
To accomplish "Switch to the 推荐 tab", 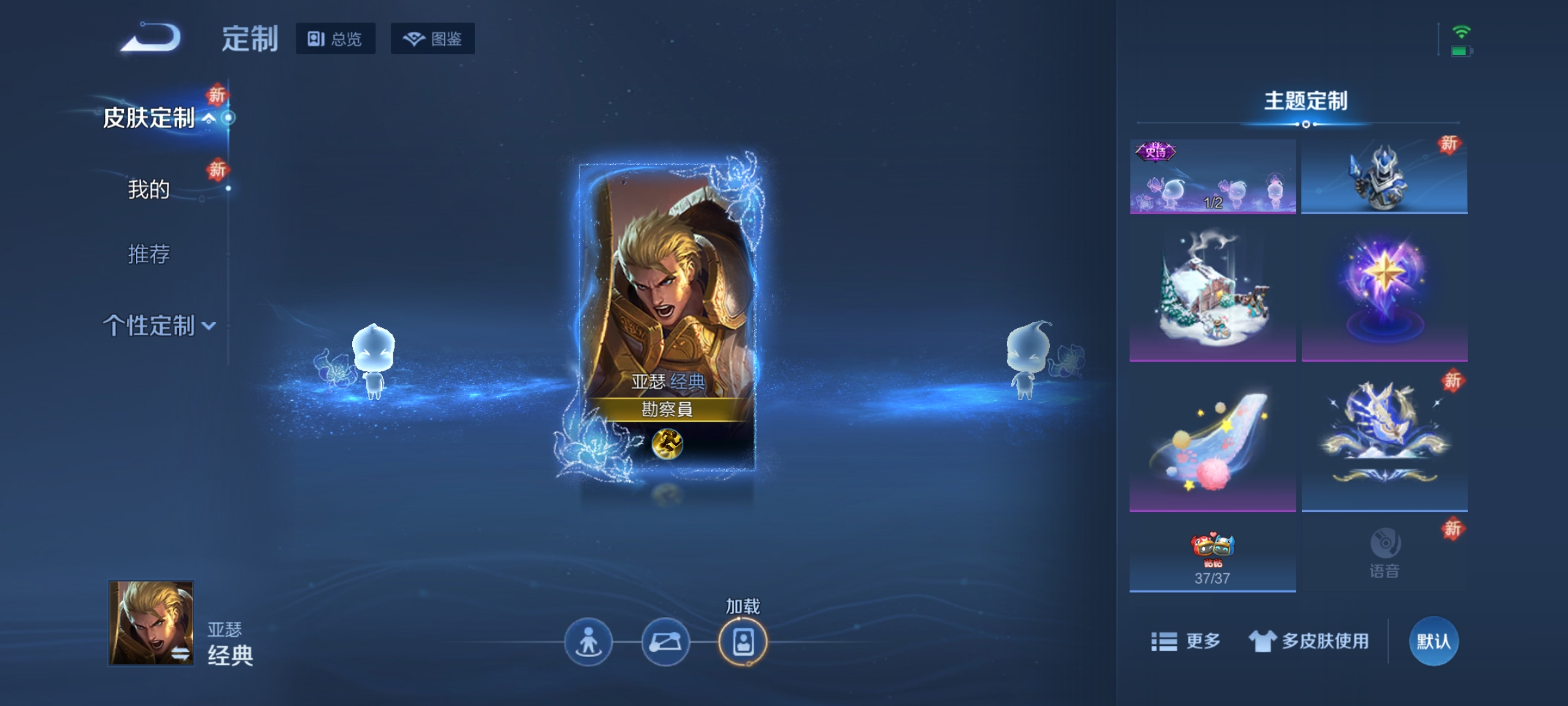I will click(x=149, y=254).
